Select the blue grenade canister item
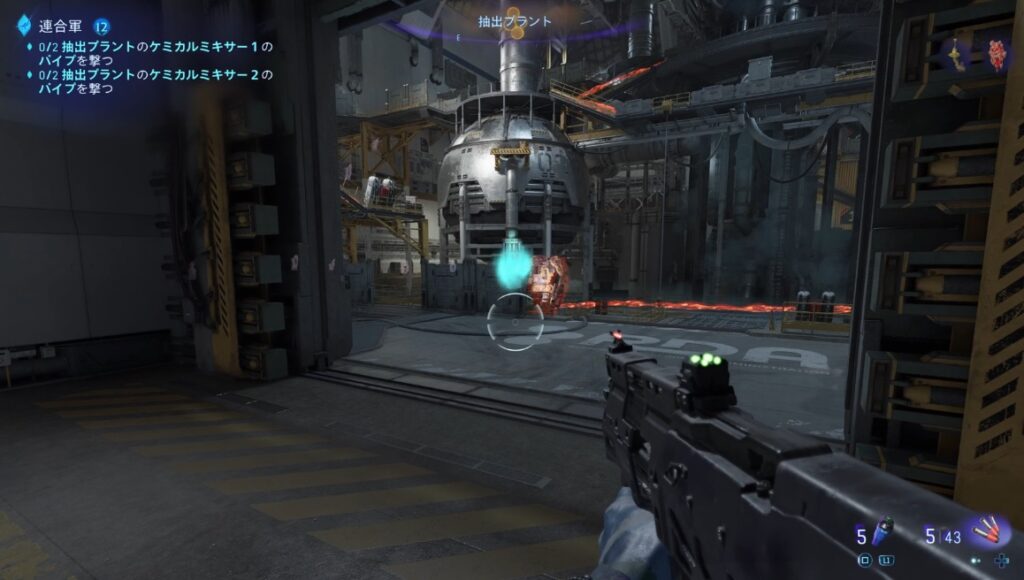This screenshot has height=580, width=1024. click(x=885, y=533)
